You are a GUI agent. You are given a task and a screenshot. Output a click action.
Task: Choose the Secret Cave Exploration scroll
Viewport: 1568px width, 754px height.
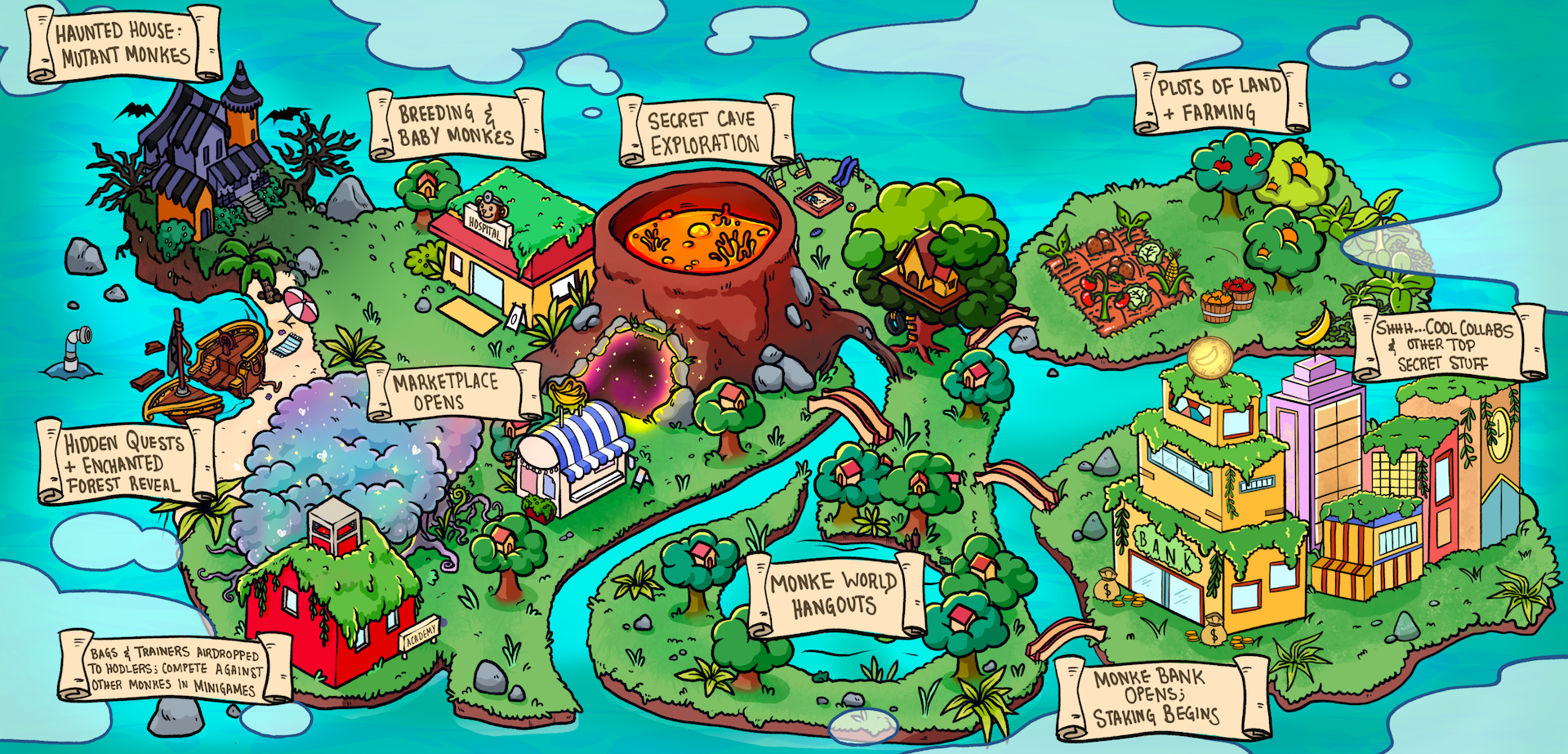[x=705, y=132]
